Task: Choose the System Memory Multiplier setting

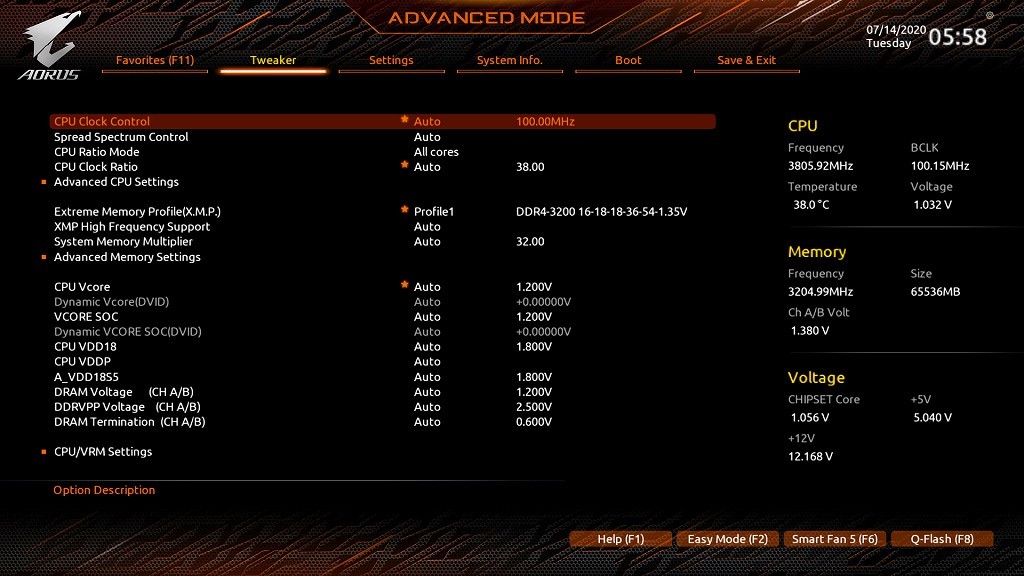Action: [123, 242]
